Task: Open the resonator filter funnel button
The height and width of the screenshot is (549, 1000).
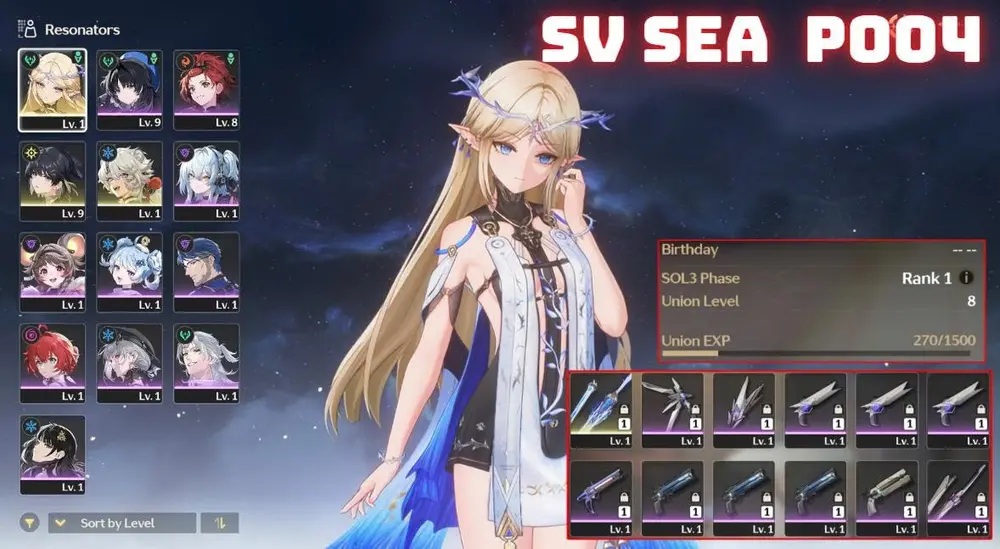Action: [31, 523]
